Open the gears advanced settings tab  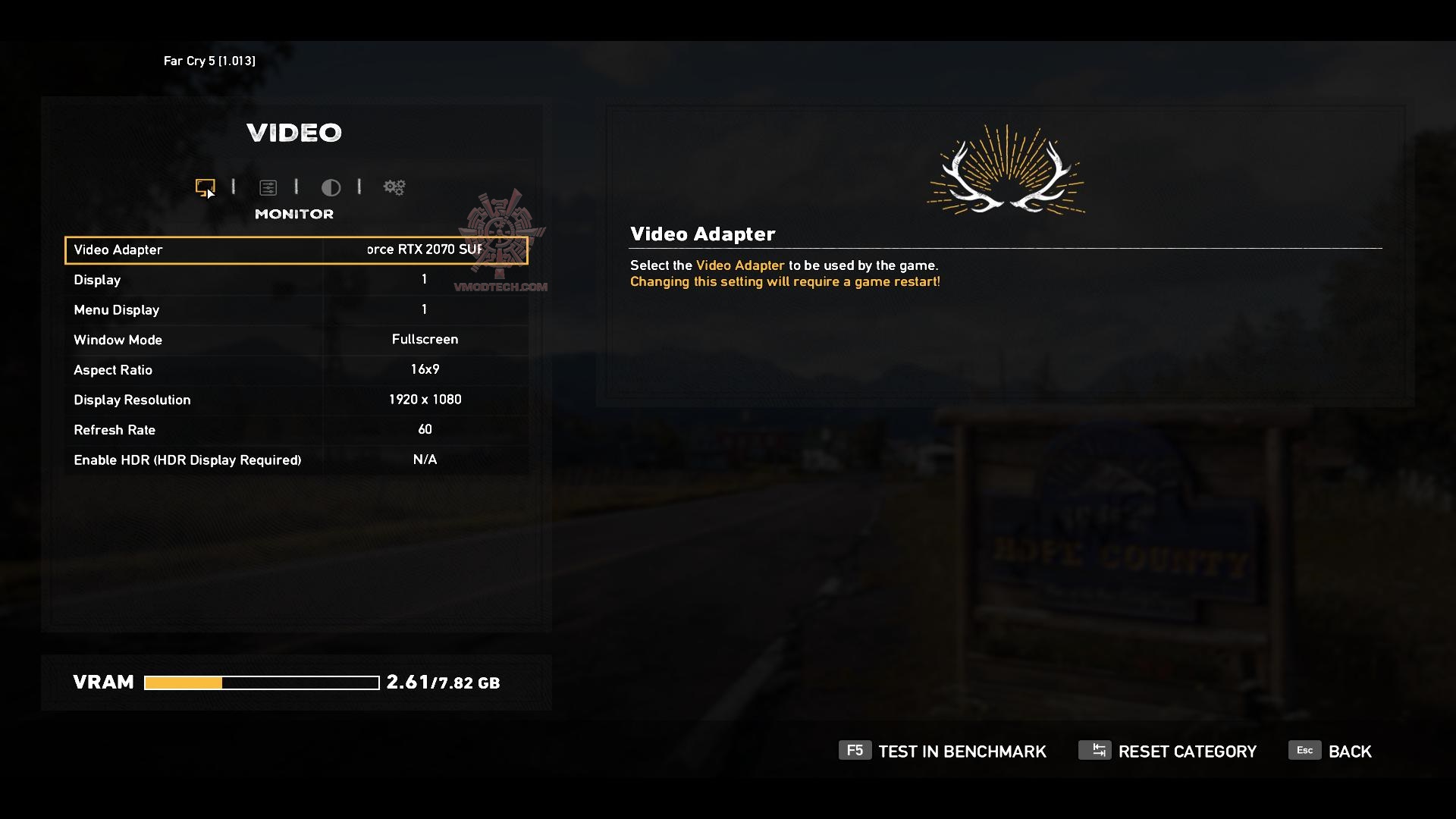[x=394, y=187]
